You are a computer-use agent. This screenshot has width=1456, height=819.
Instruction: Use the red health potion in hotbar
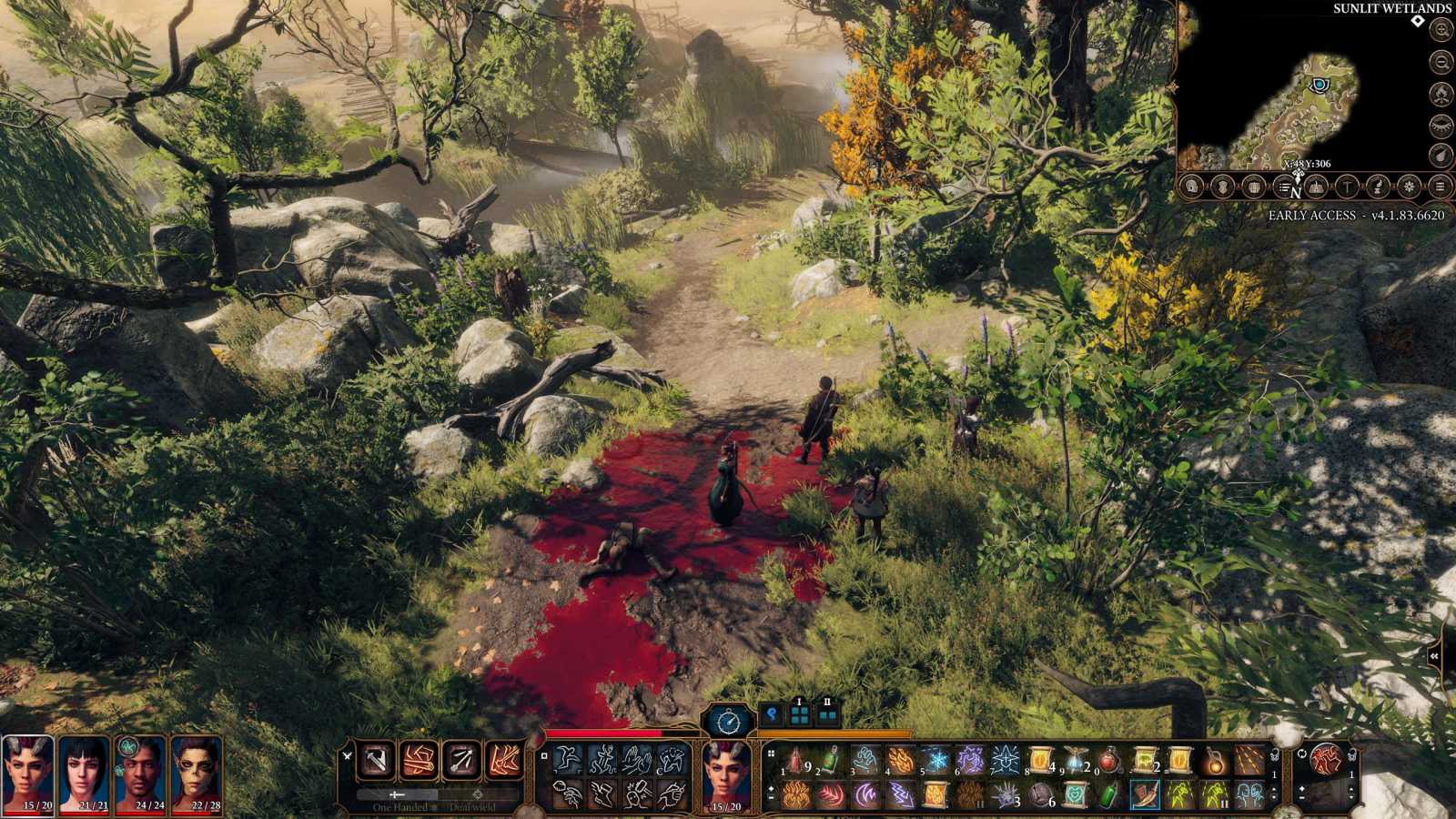point(1110,760)
